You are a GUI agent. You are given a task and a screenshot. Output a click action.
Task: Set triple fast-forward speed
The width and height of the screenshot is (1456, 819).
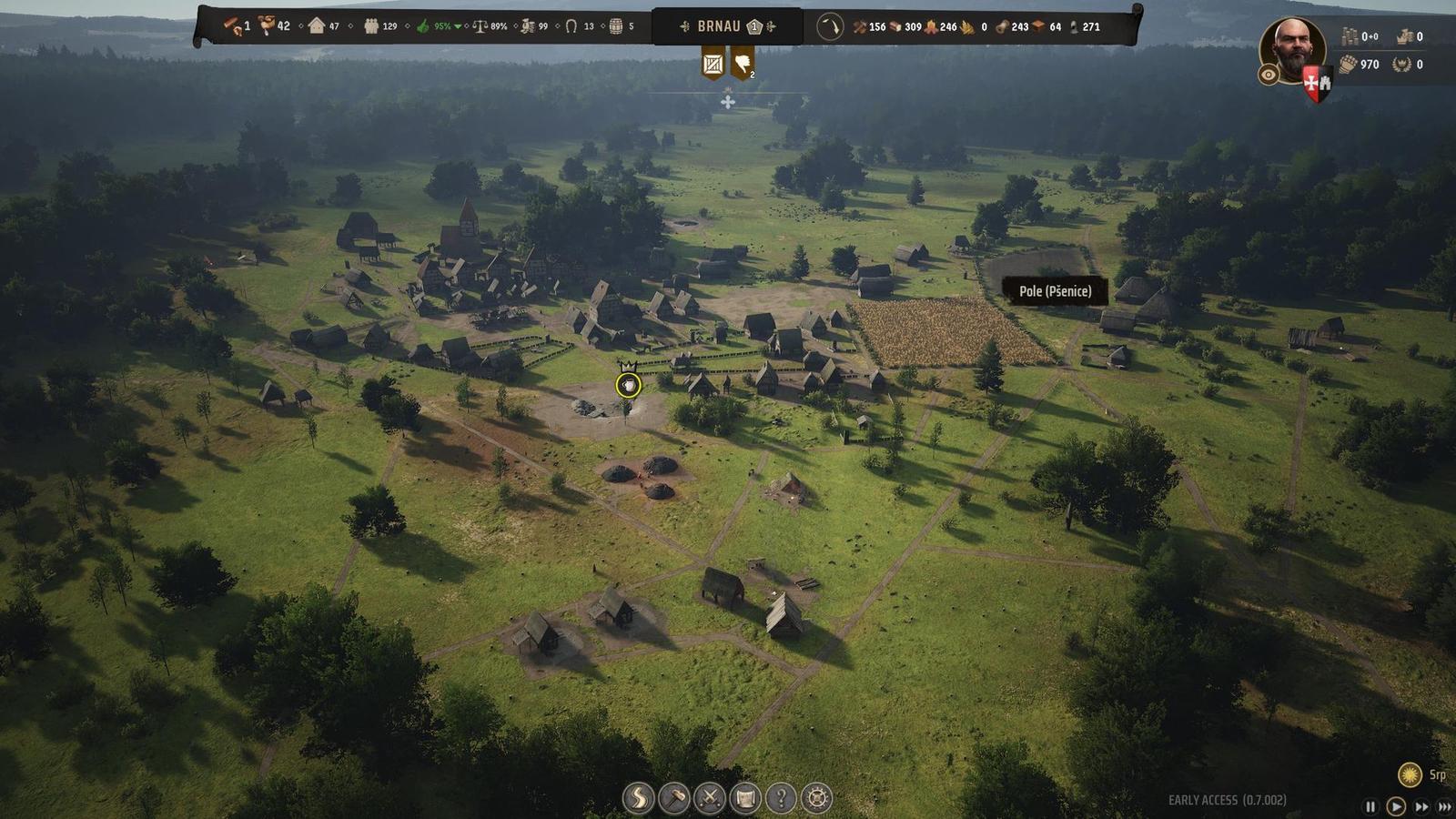(x=1444, y=806)
